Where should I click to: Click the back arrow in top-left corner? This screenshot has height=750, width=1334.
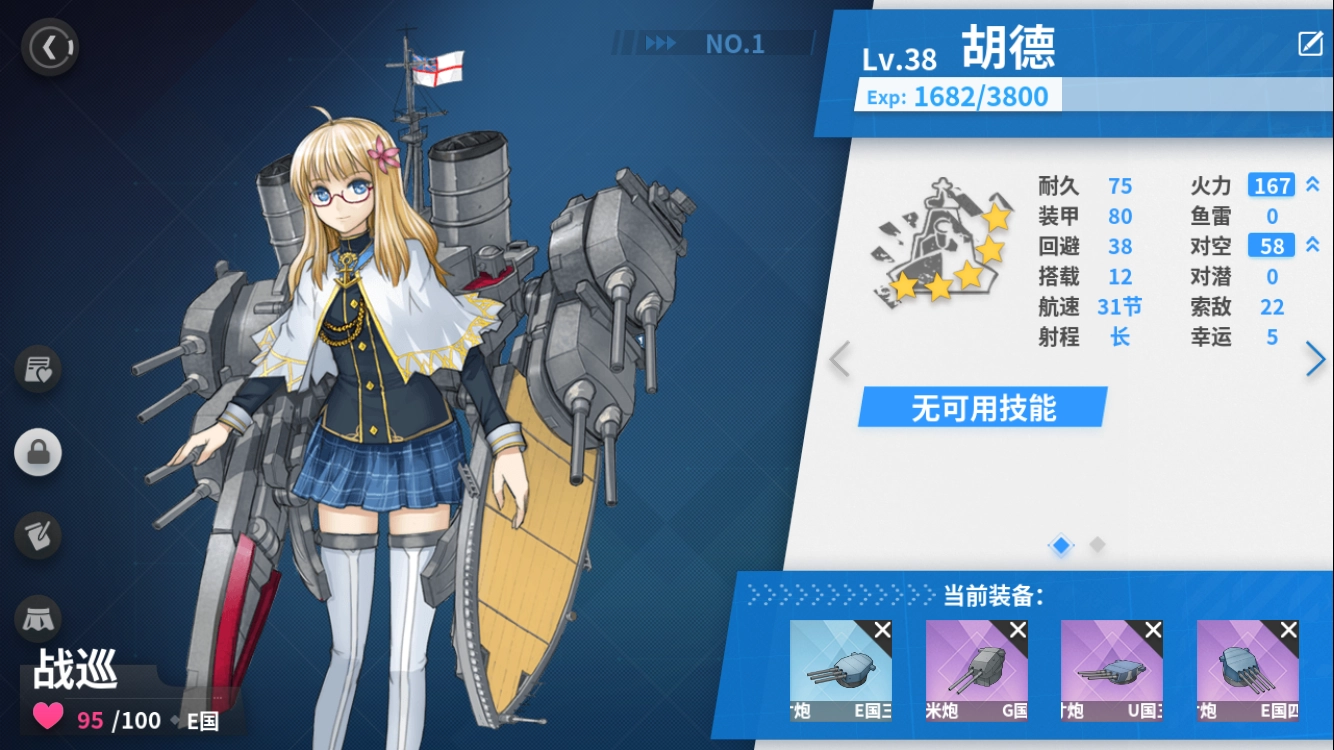49,46
